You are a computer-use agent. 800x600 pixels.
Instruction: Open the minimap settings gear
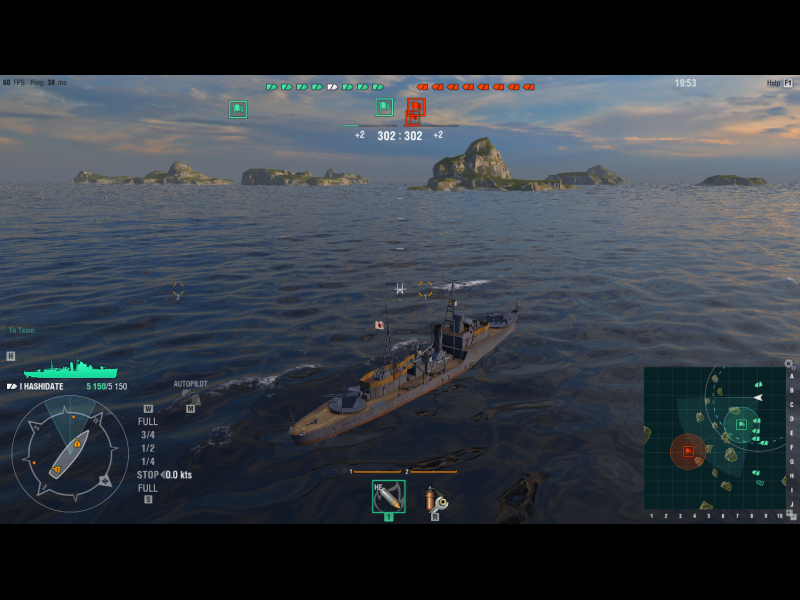[788, 364]
